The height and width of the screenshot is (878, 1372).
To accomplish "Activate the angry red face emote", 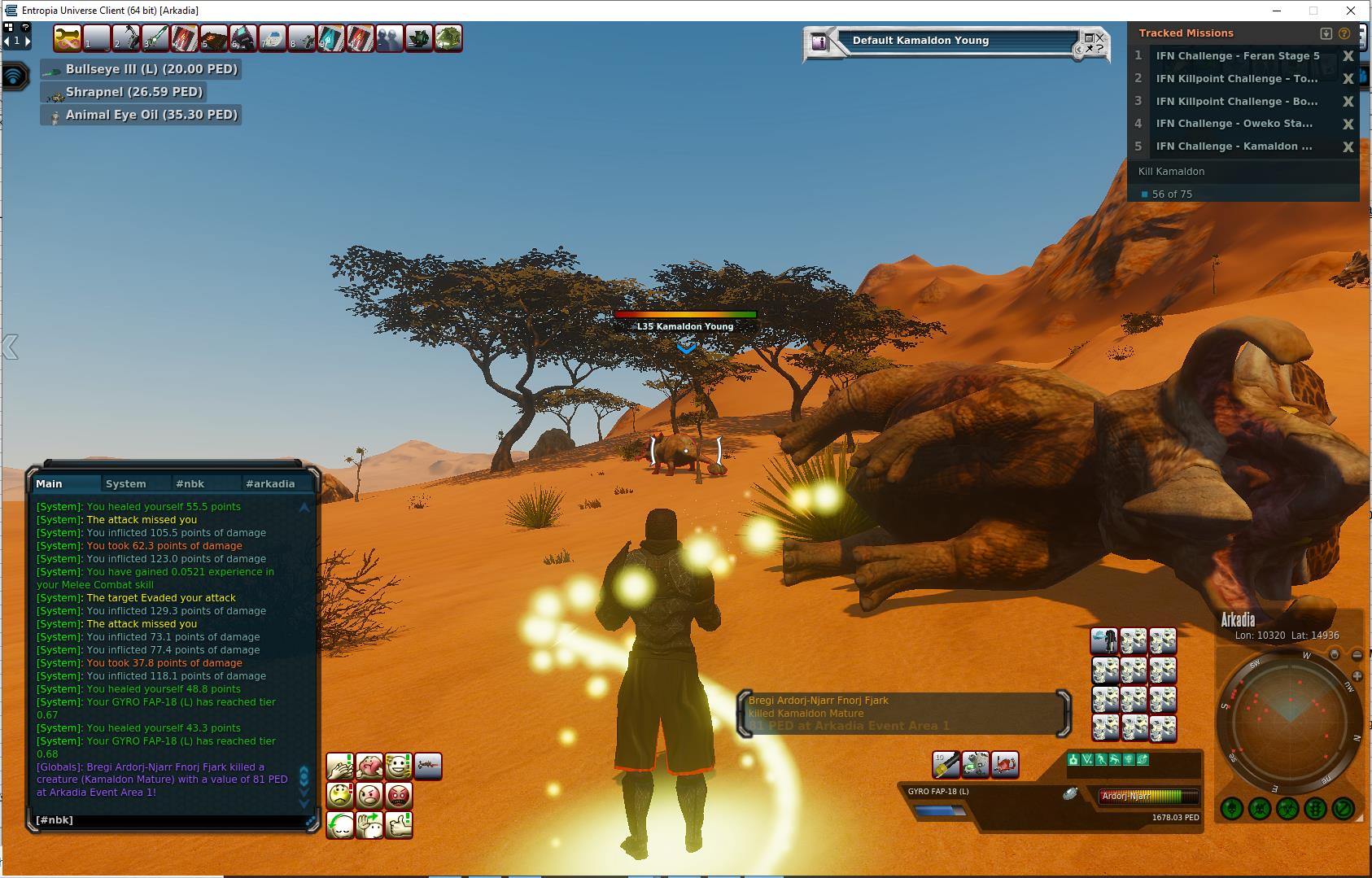I will click(399, 794).
